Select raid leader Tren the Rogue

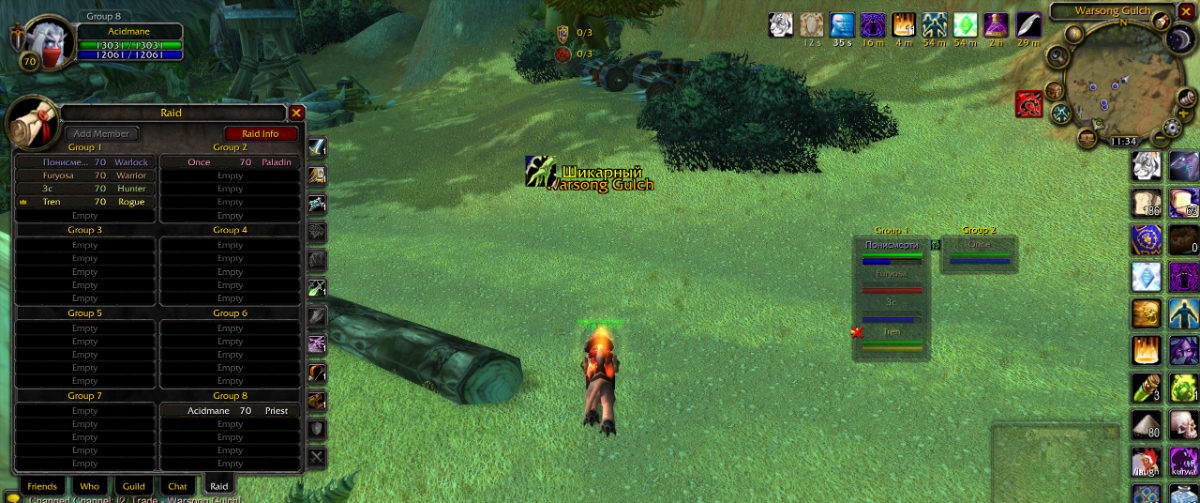click(85, 202)
